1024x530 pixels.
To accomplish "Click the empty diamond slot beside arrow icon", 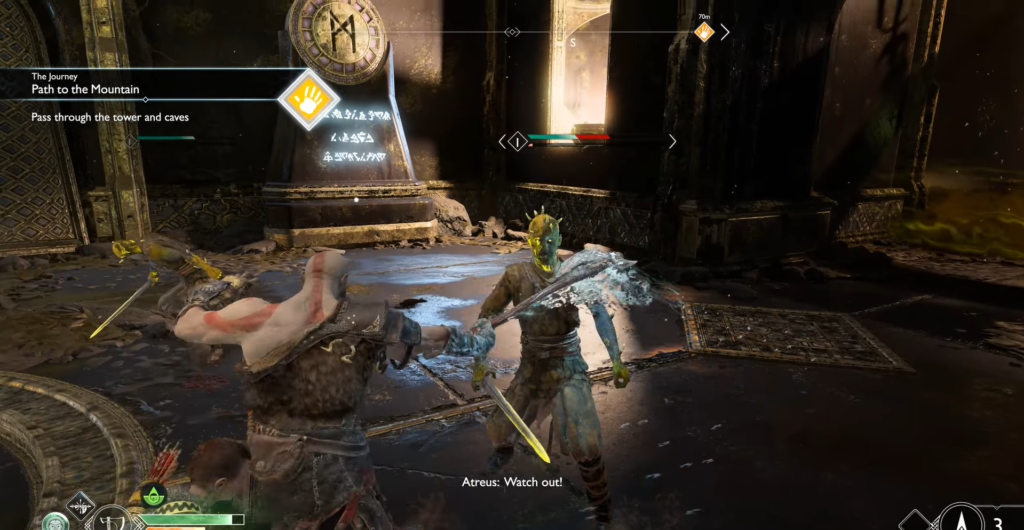I will (918, 522).
